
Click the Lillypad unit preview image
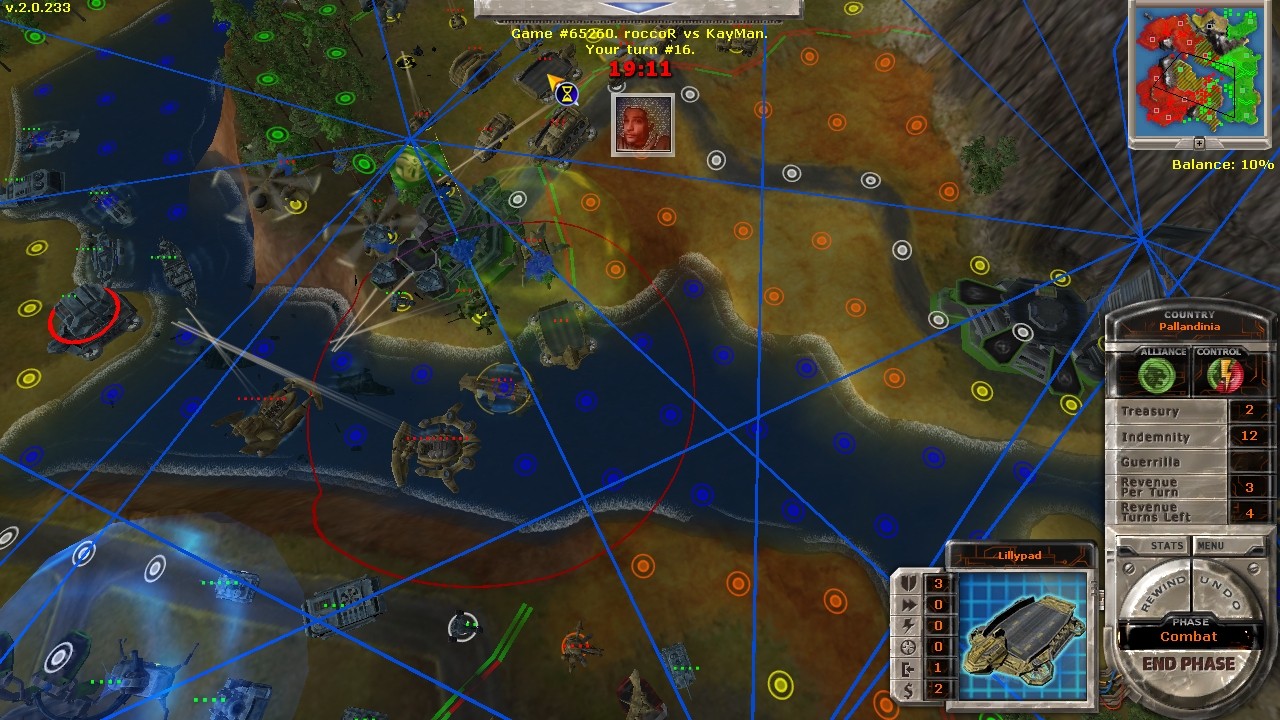(x=1021, y=632)
